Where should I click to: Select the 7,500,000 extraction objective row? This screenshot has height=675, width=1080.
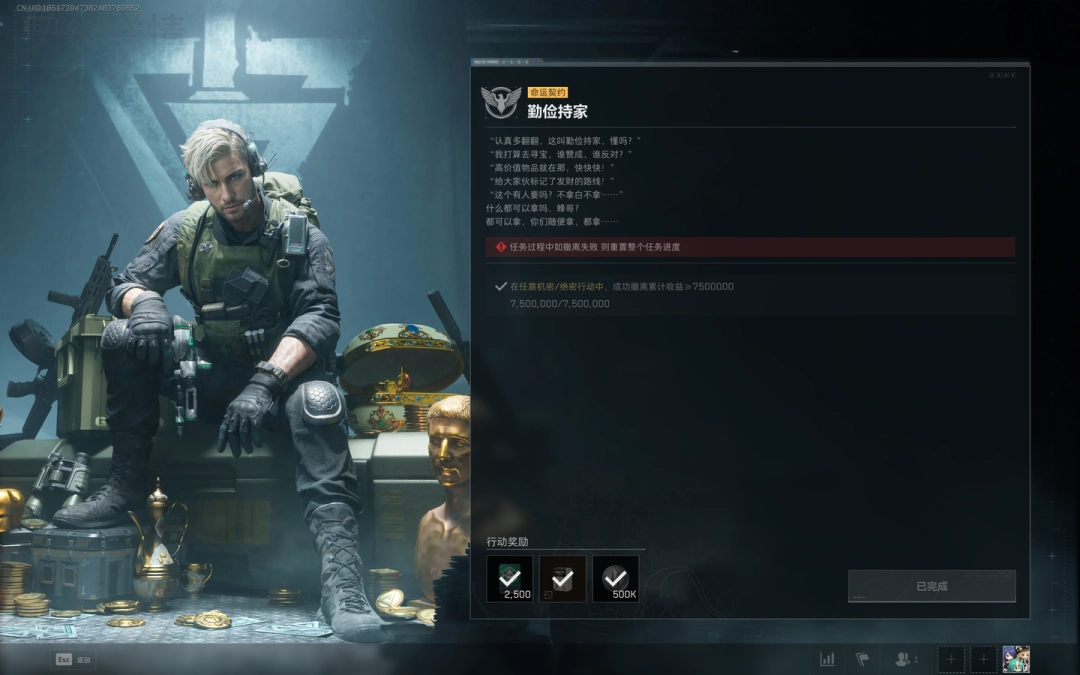click(x=752, y=295)
